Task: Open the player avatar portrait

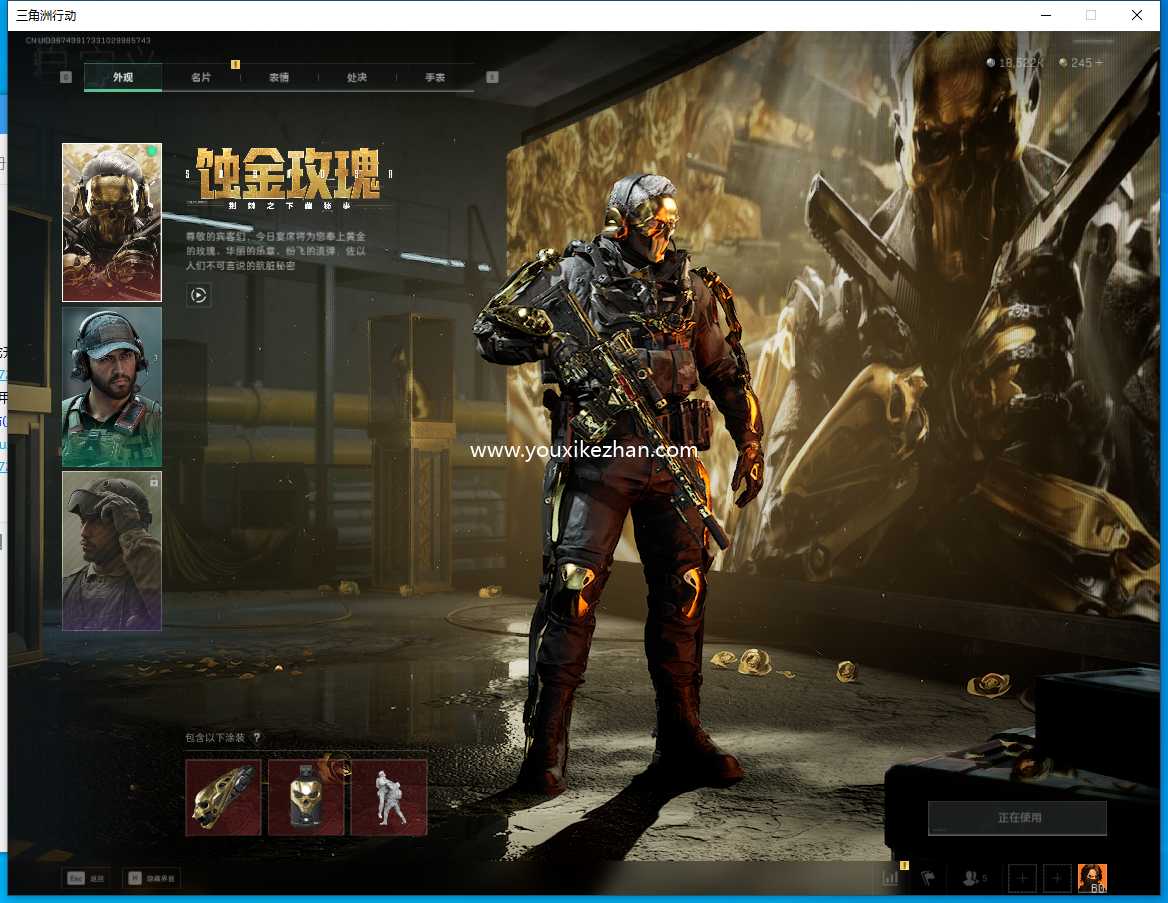Action: 1092,878
